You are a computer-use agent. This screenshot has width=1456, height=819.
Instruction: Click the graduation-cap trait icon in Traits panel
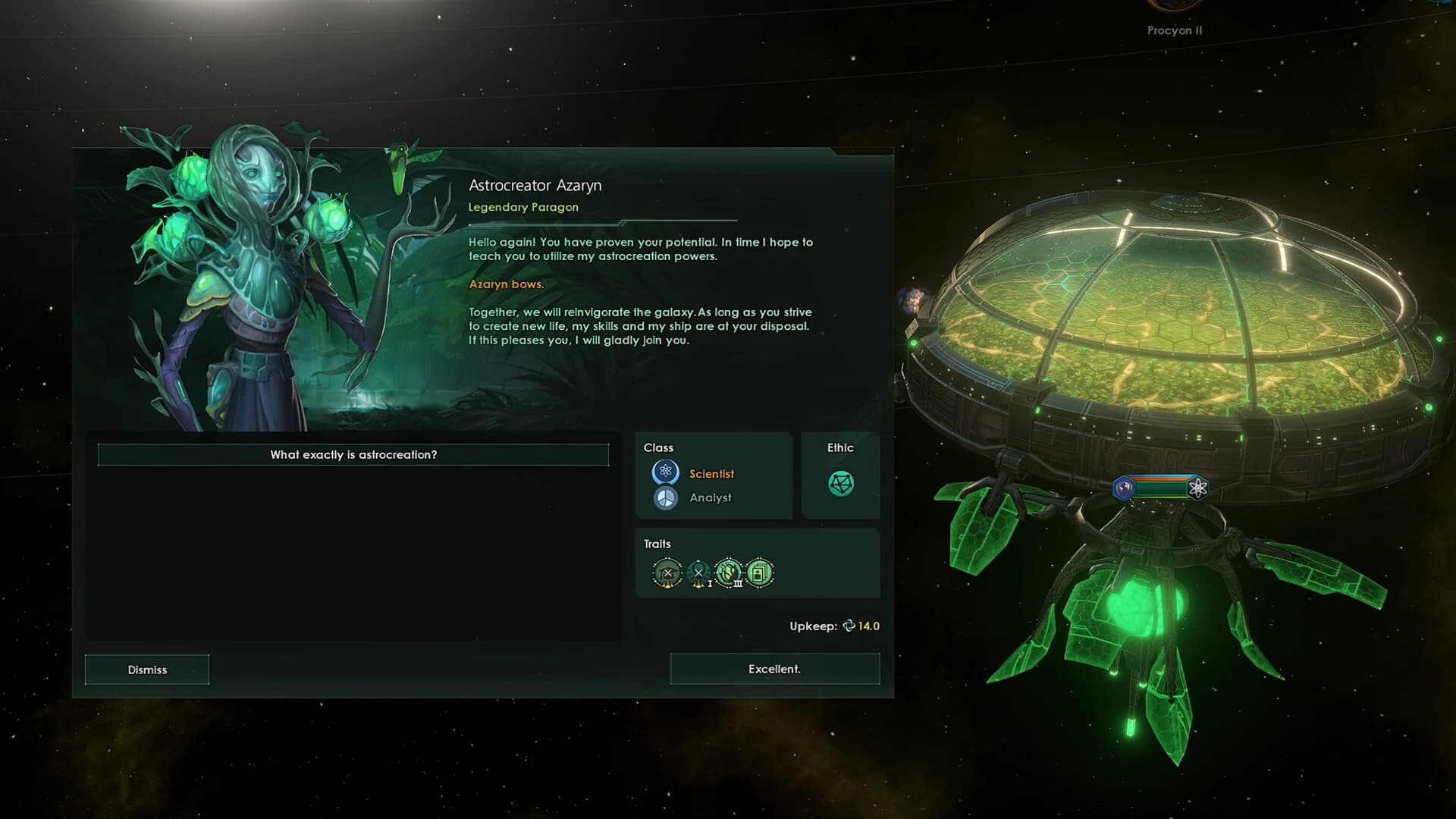(x=667, y=572)
